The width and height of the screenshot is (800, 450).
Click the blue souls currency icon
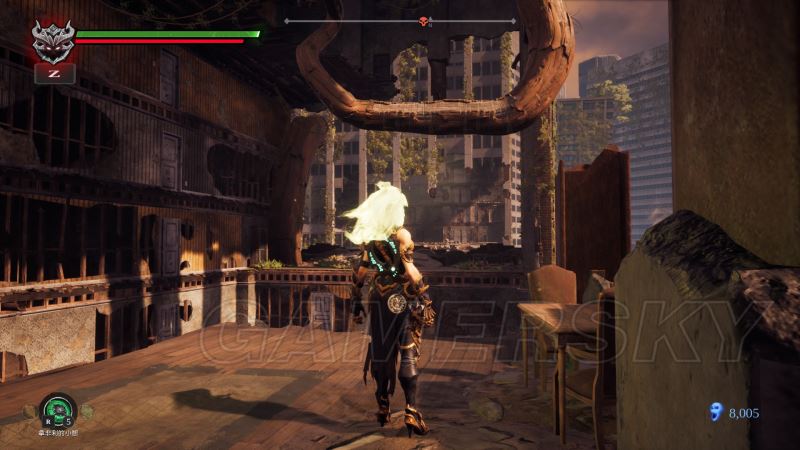click(714, 411)
